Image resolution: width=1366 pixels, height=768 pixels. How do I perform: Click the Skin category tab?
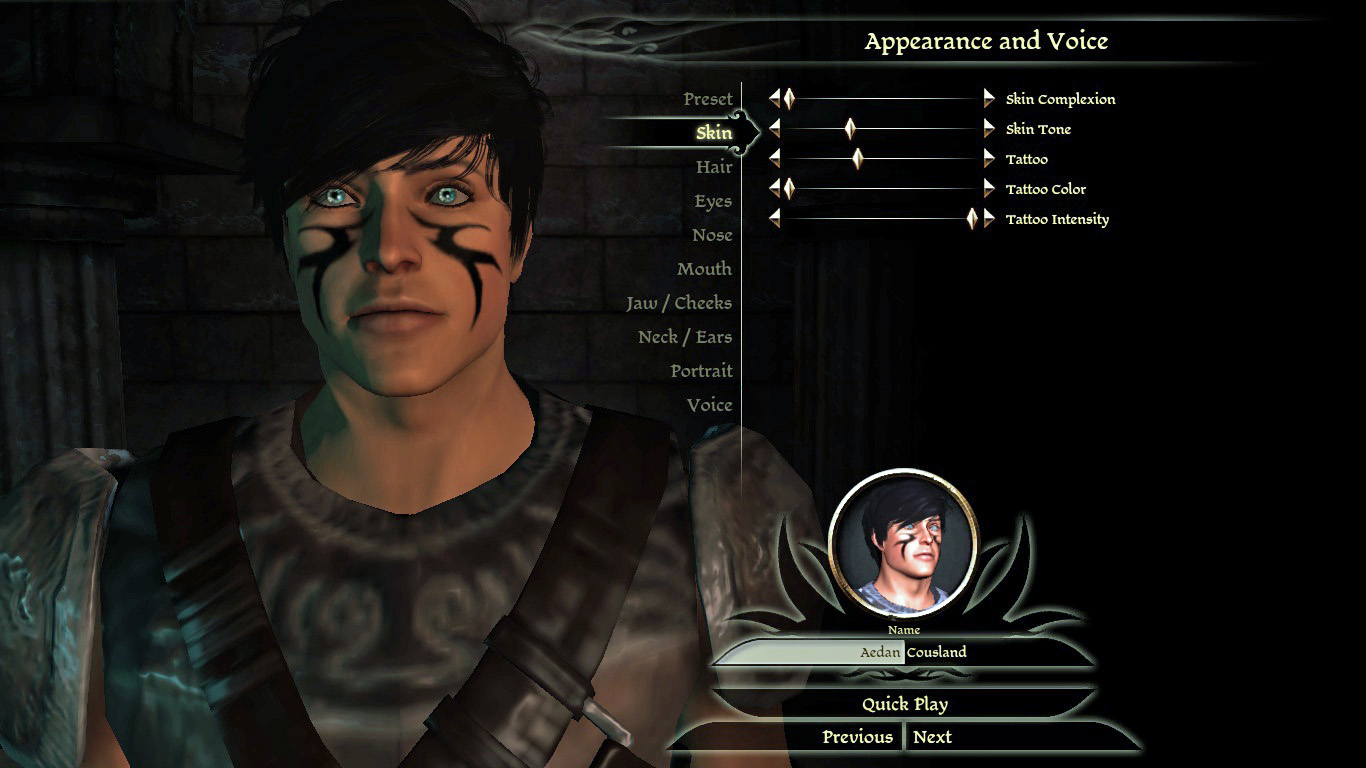pos(714,133)
